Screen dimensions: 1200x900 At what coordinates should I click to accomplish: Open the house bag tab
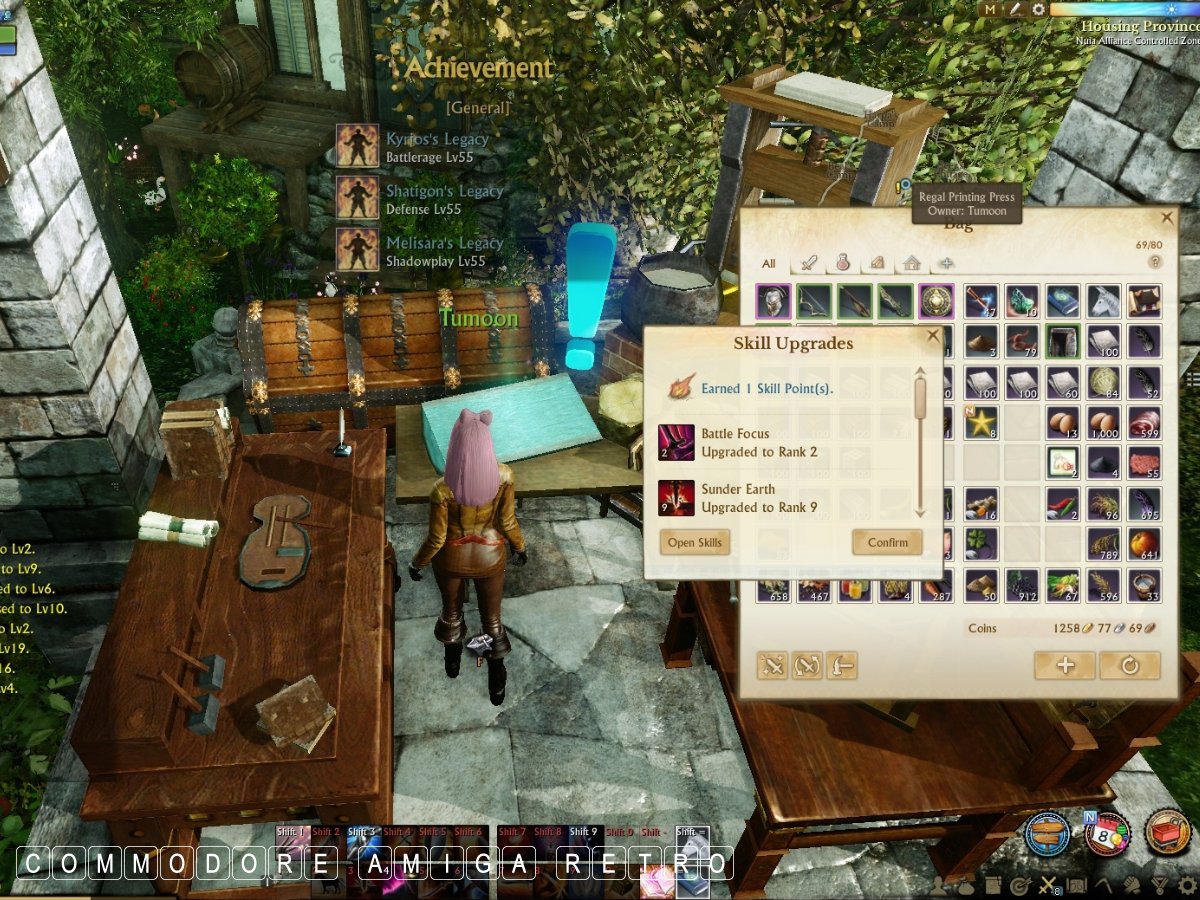coord(911,264)
